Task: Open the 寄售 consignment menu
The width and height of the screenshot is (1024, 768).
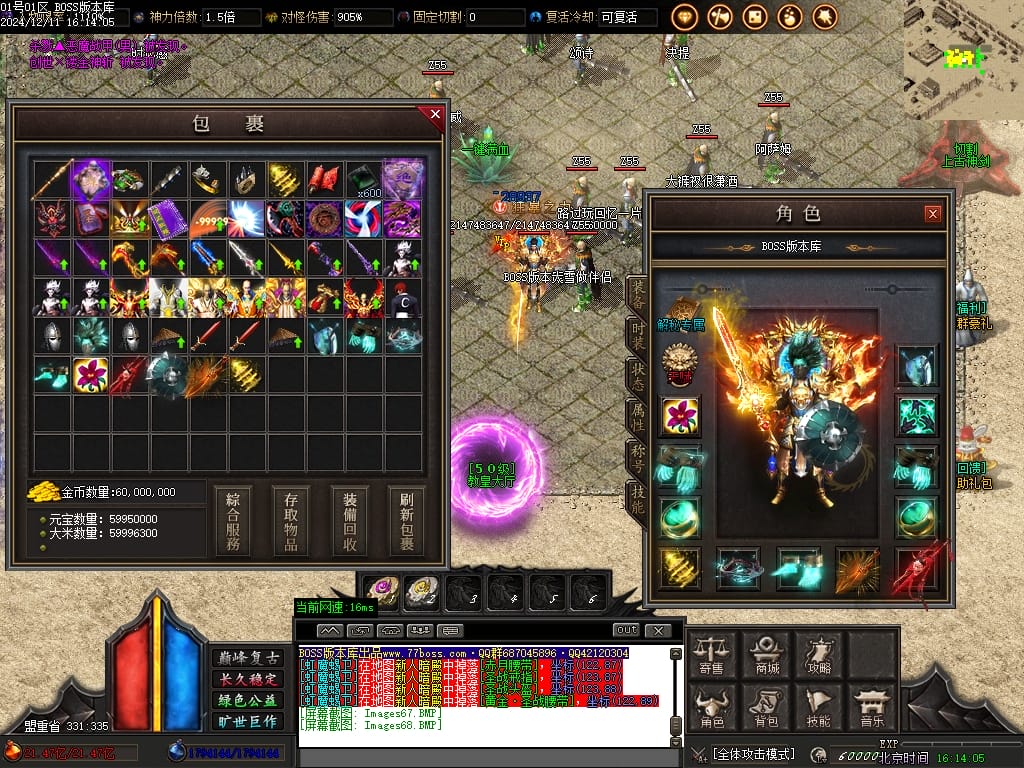Action: click(712, 653)
